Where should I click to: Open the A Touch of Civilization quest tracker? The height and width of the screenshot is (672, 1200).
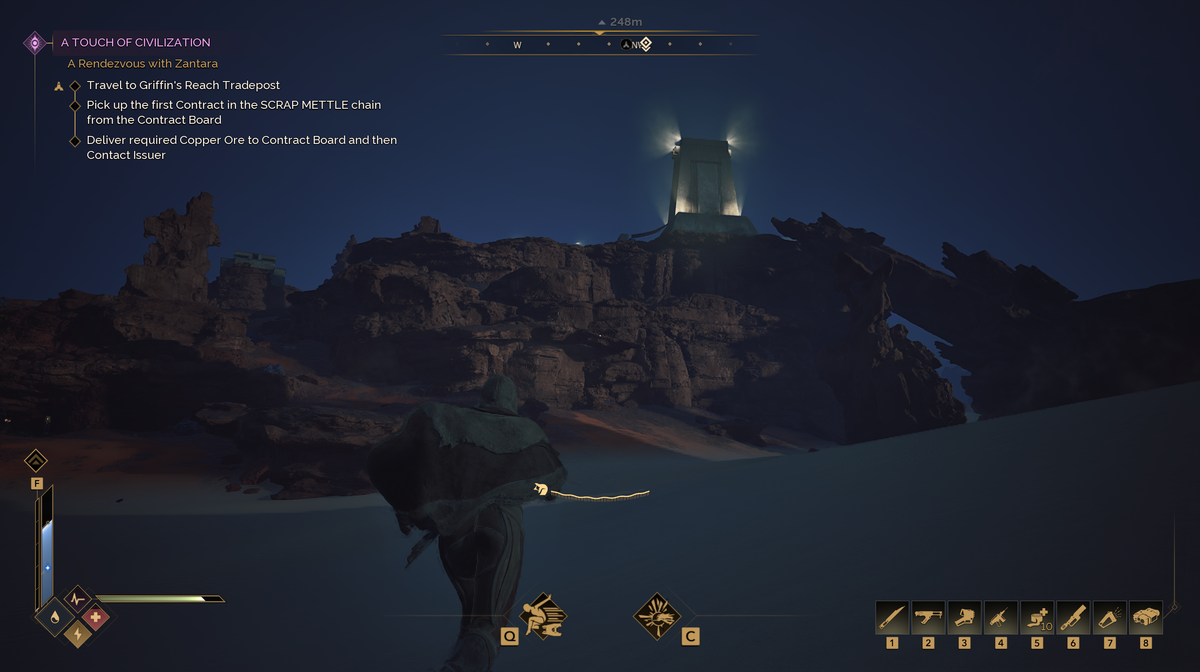point(135,43)
